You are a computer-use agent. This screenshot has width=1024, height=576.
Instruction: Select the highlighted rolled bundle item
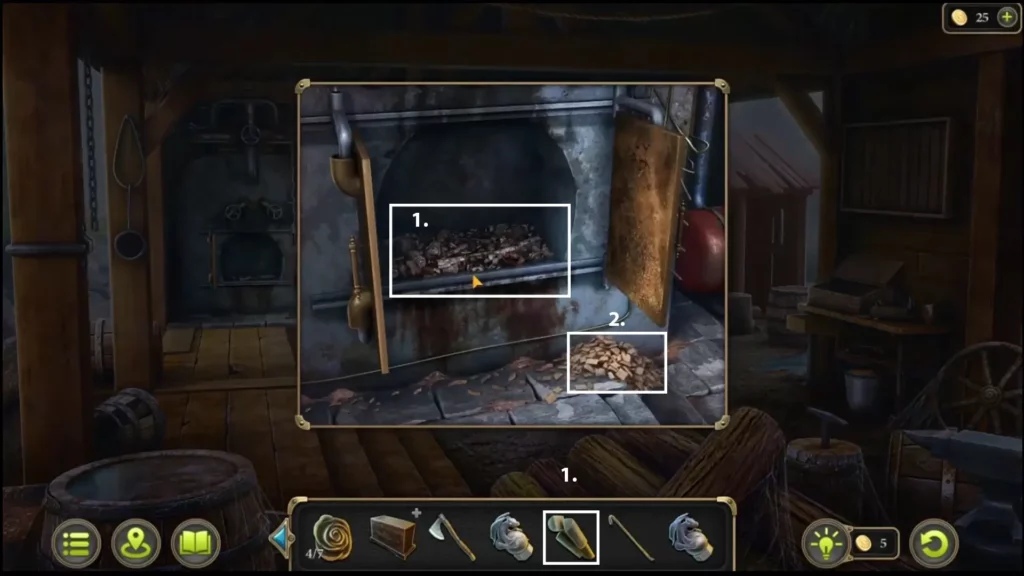coord(571,537)
